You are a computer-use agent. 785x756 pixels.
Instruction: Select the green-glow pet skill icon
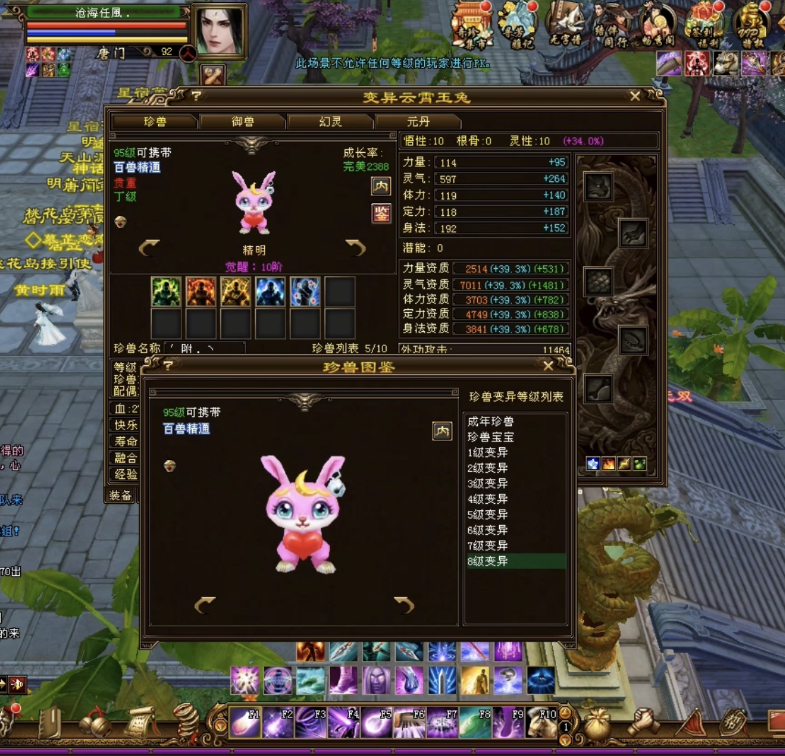pos(166,291)
